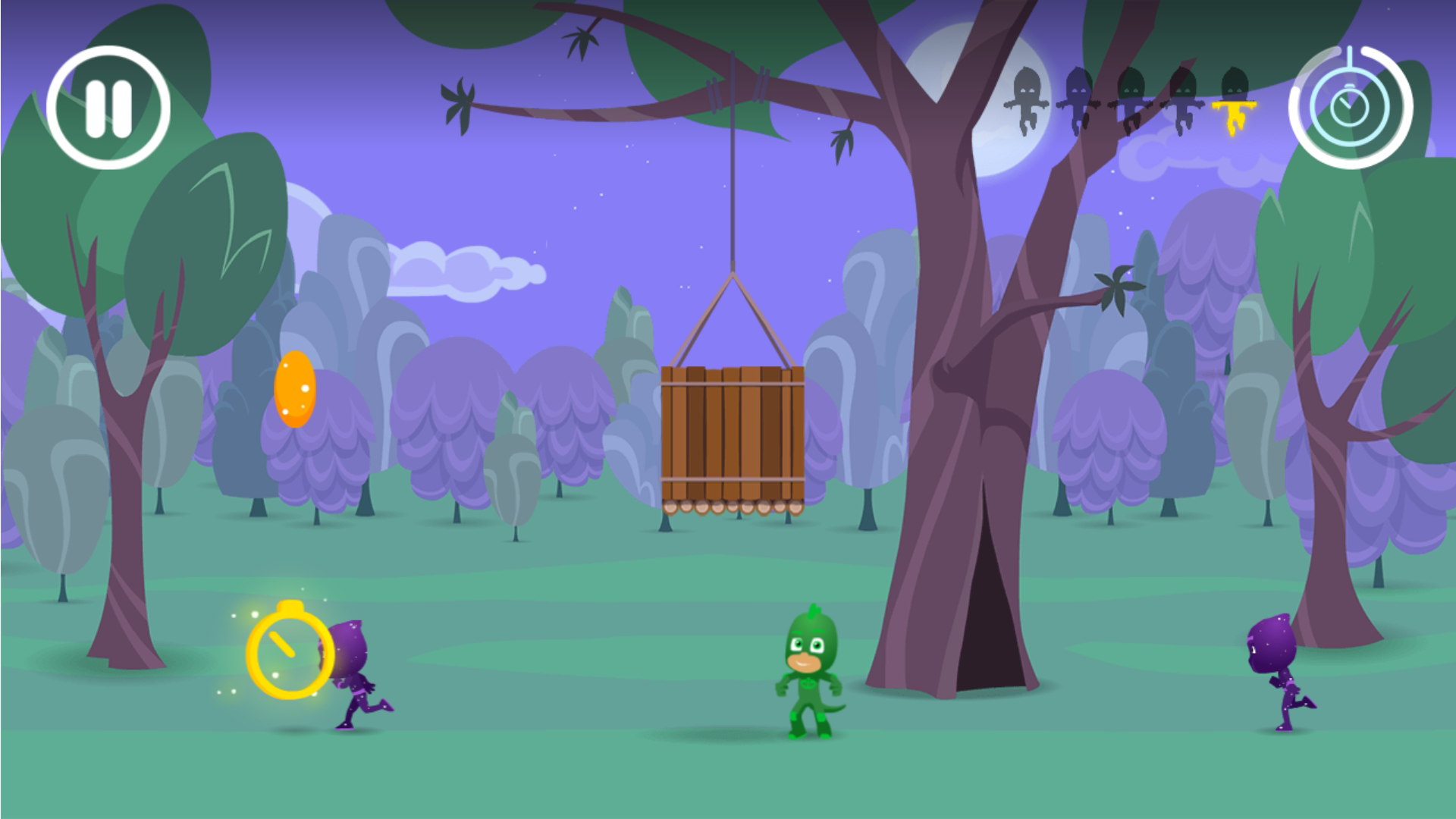Tap the rope suspending the crate
1456x819 pixels.
click(734, 190)
